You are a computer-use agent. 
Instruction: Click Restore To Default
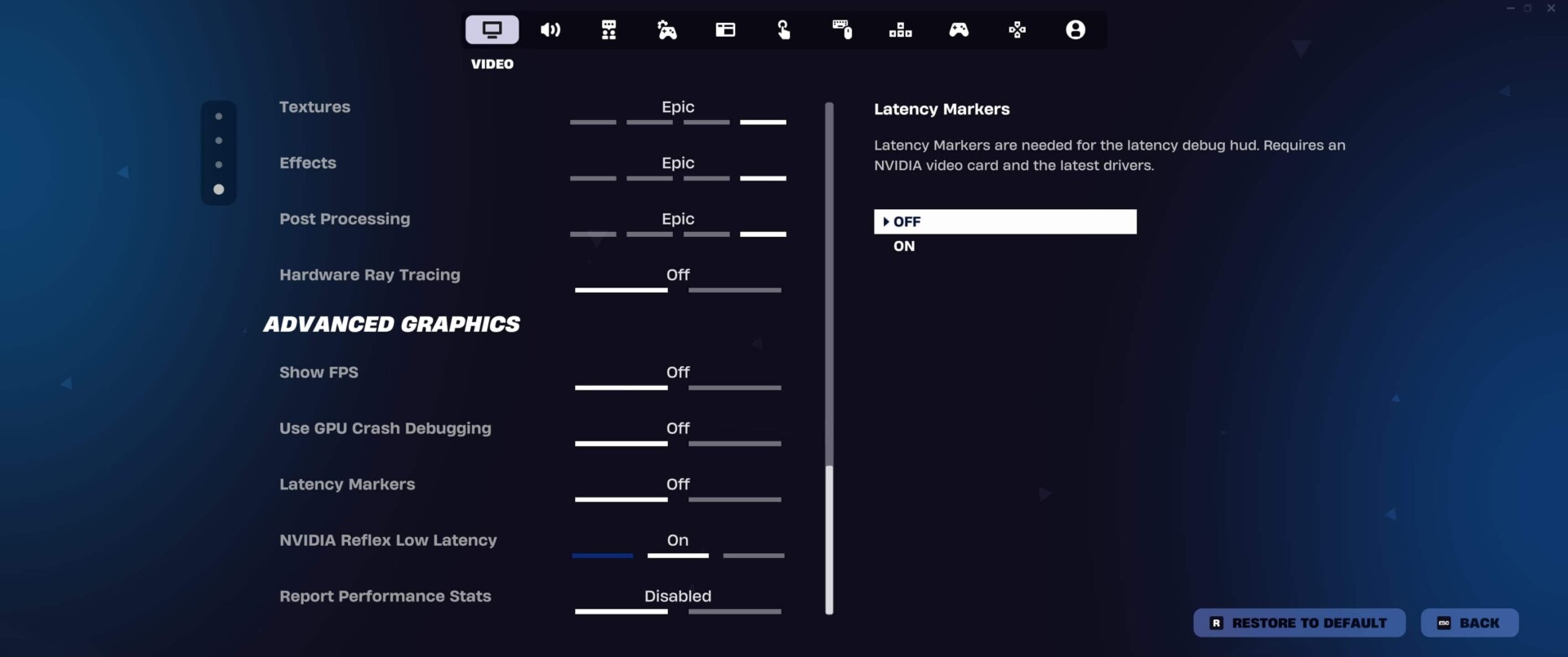(1298, 622)
